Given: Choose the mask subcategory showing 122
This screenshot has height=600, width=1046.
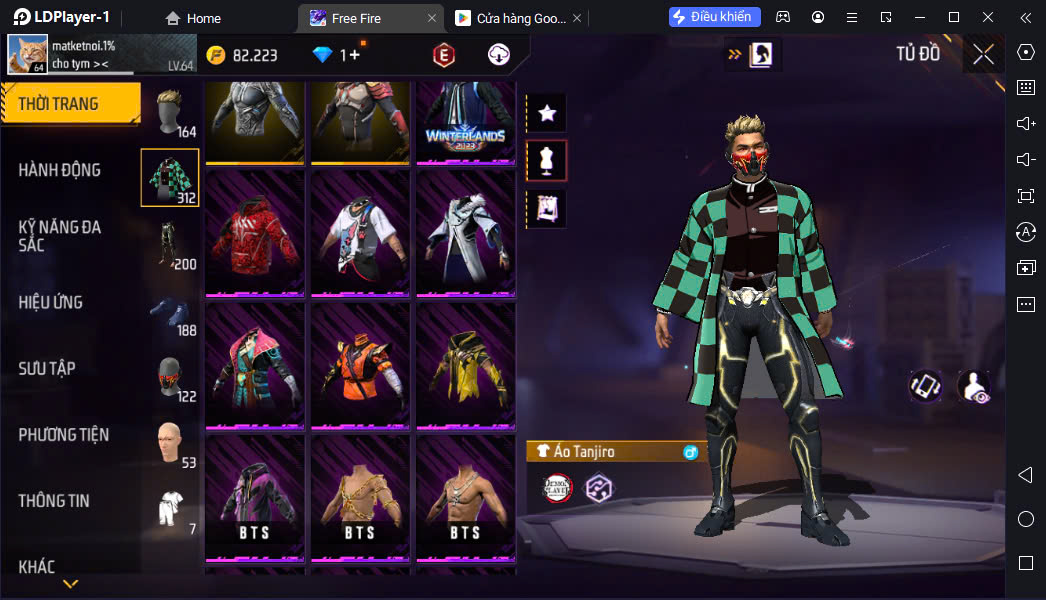Looking at the screenshot, I should pyautogui.click(x=170, y=377).
